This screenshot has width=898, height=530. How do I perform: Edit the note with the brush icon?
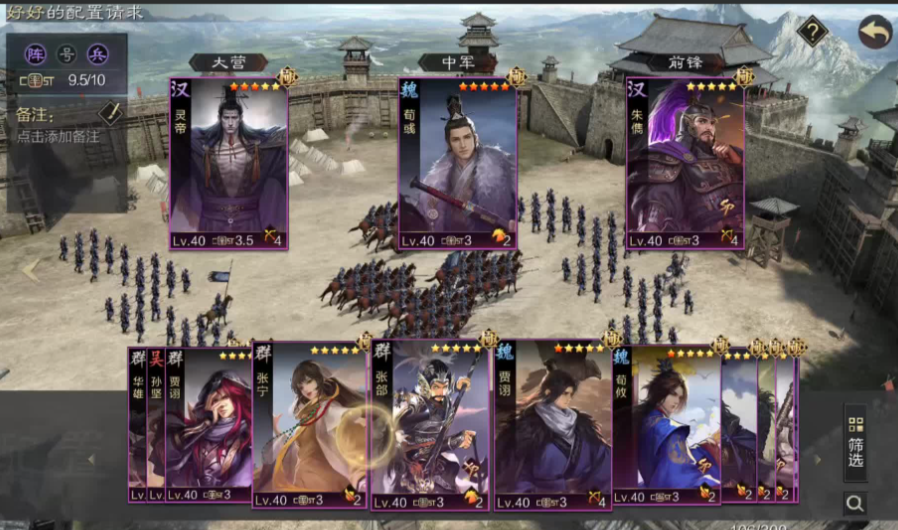[x=110, y=113]
